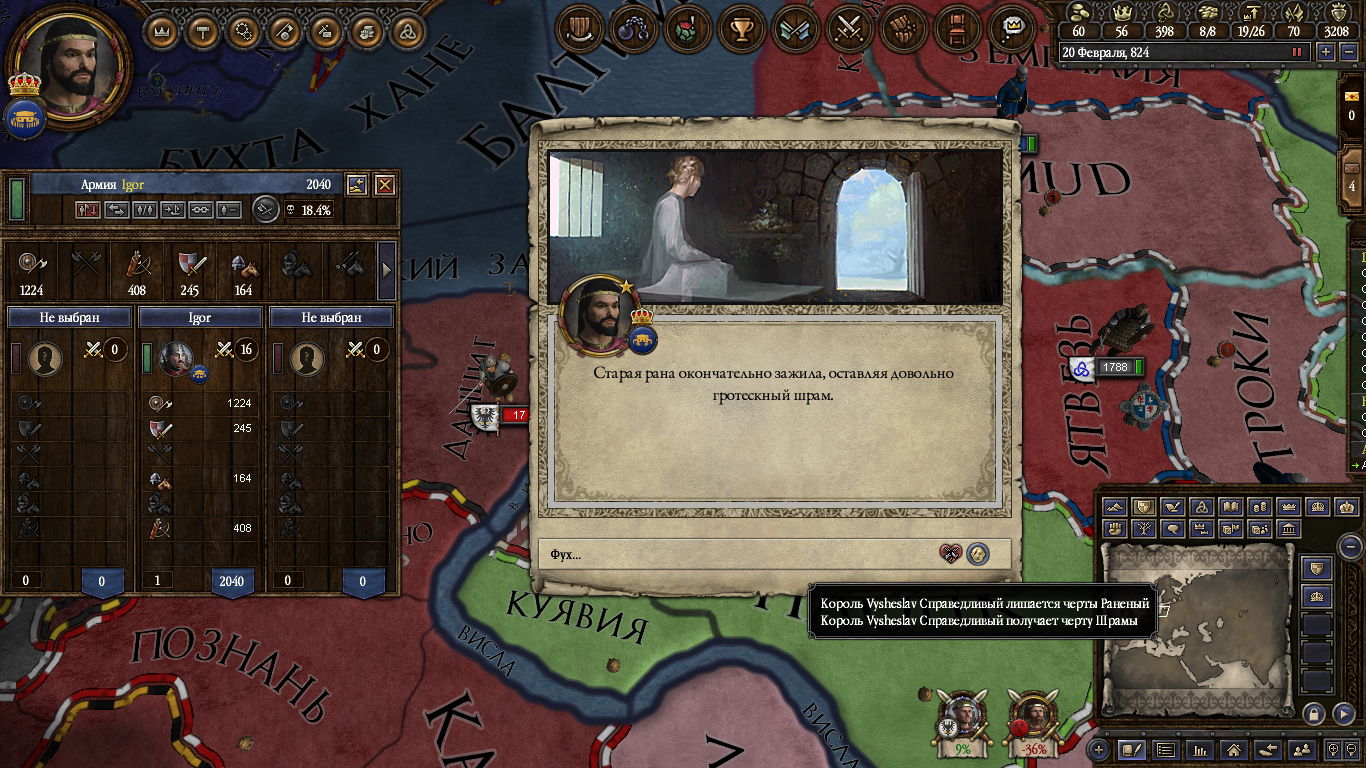Decrease game speed with the minus button
Image resolution: width=1366 pixels, height=768 pixels.
[x=1346, y=52]
